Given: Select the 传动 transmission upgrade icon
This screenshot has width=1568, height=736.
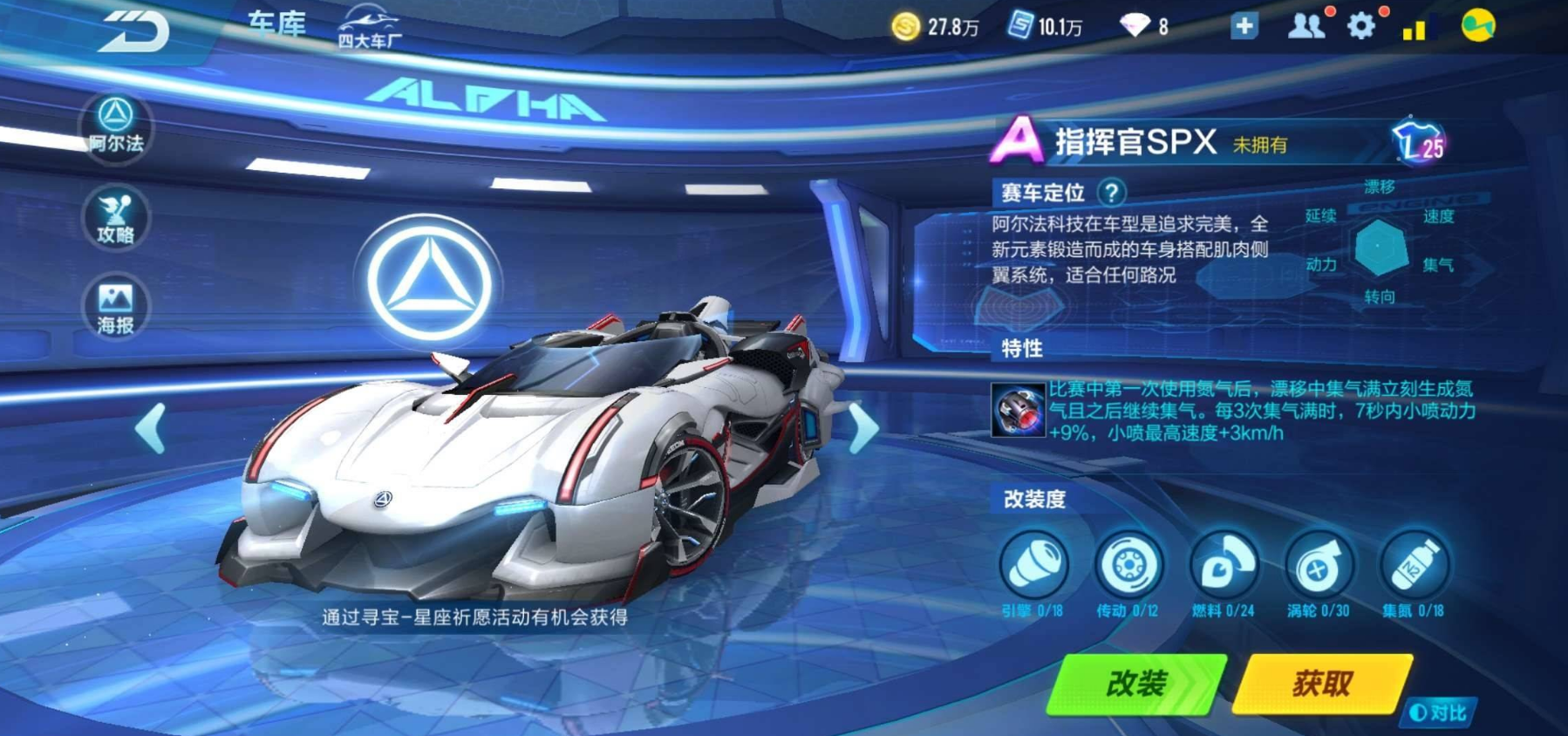Looking at the screenshot, I should pos(1128,567).
